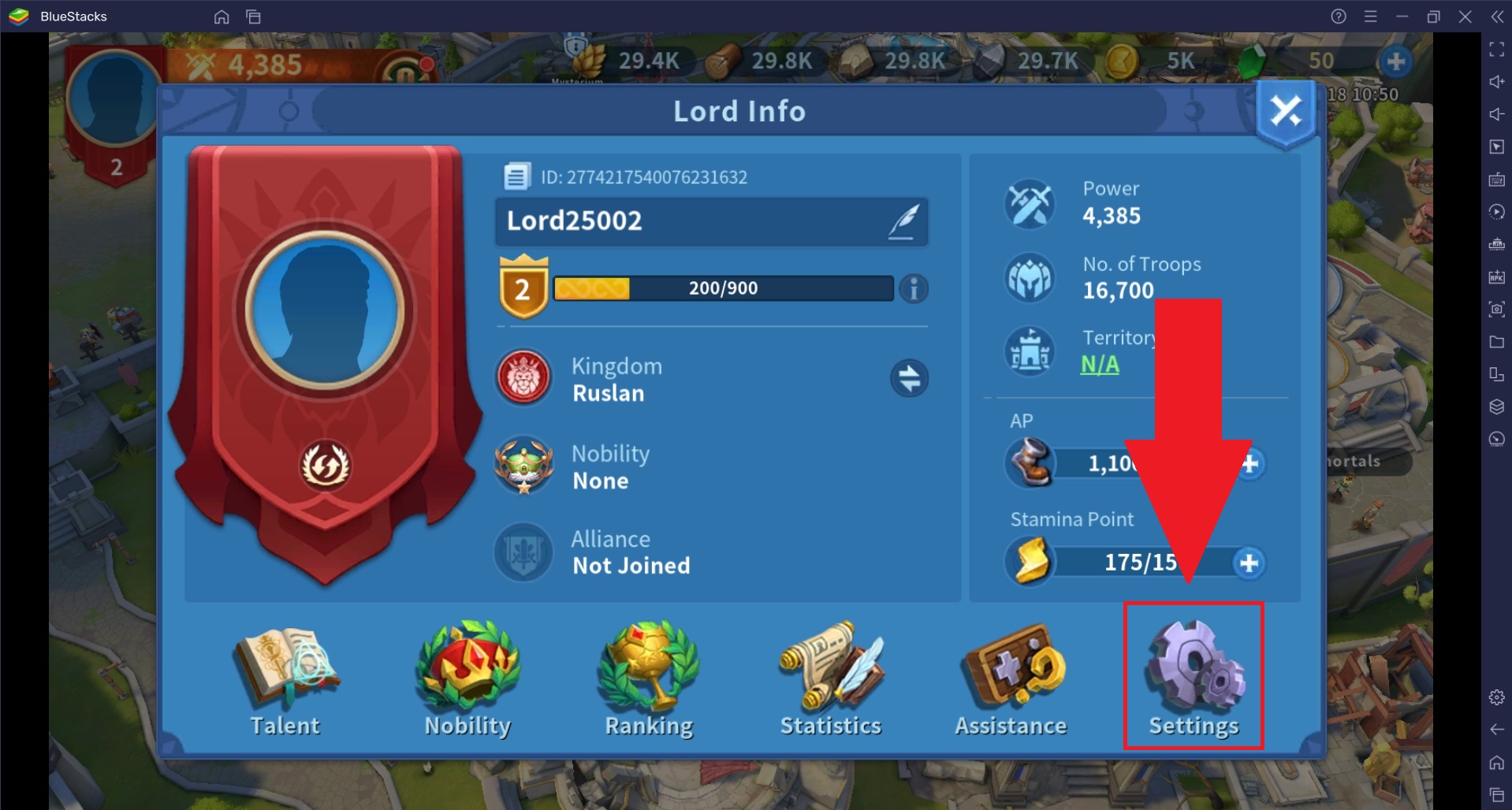This screenshot has width=1512, height=810.
Task: Open the Install APK sidebar tool
Action: (1495, 275)
